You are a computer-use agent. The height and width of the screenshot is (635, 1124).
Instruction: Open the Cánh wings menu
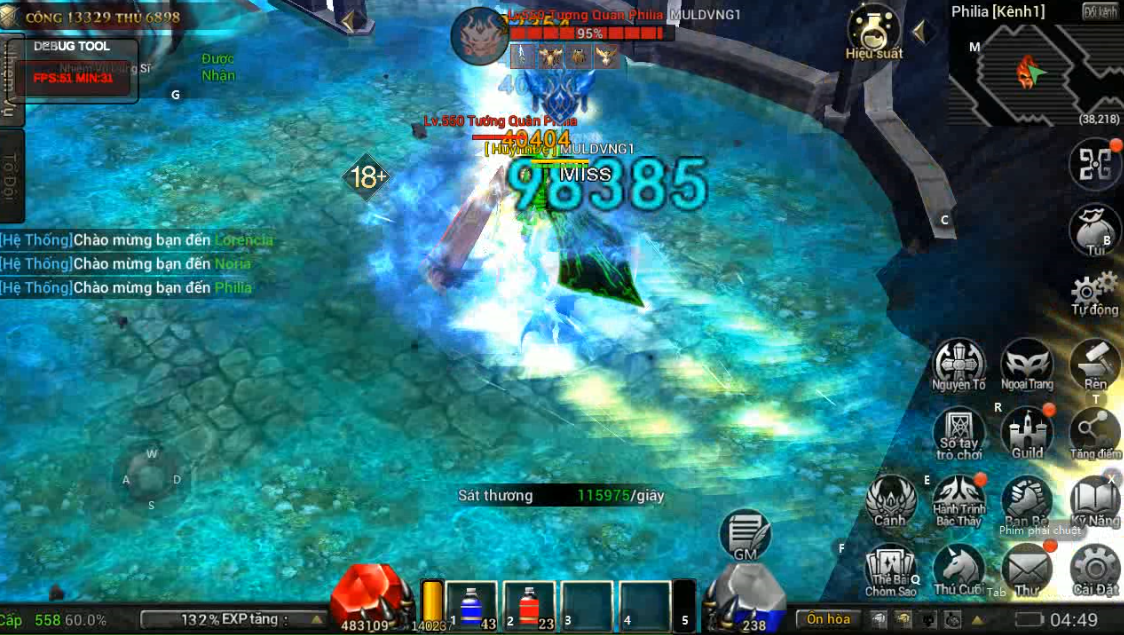(890, 500)
